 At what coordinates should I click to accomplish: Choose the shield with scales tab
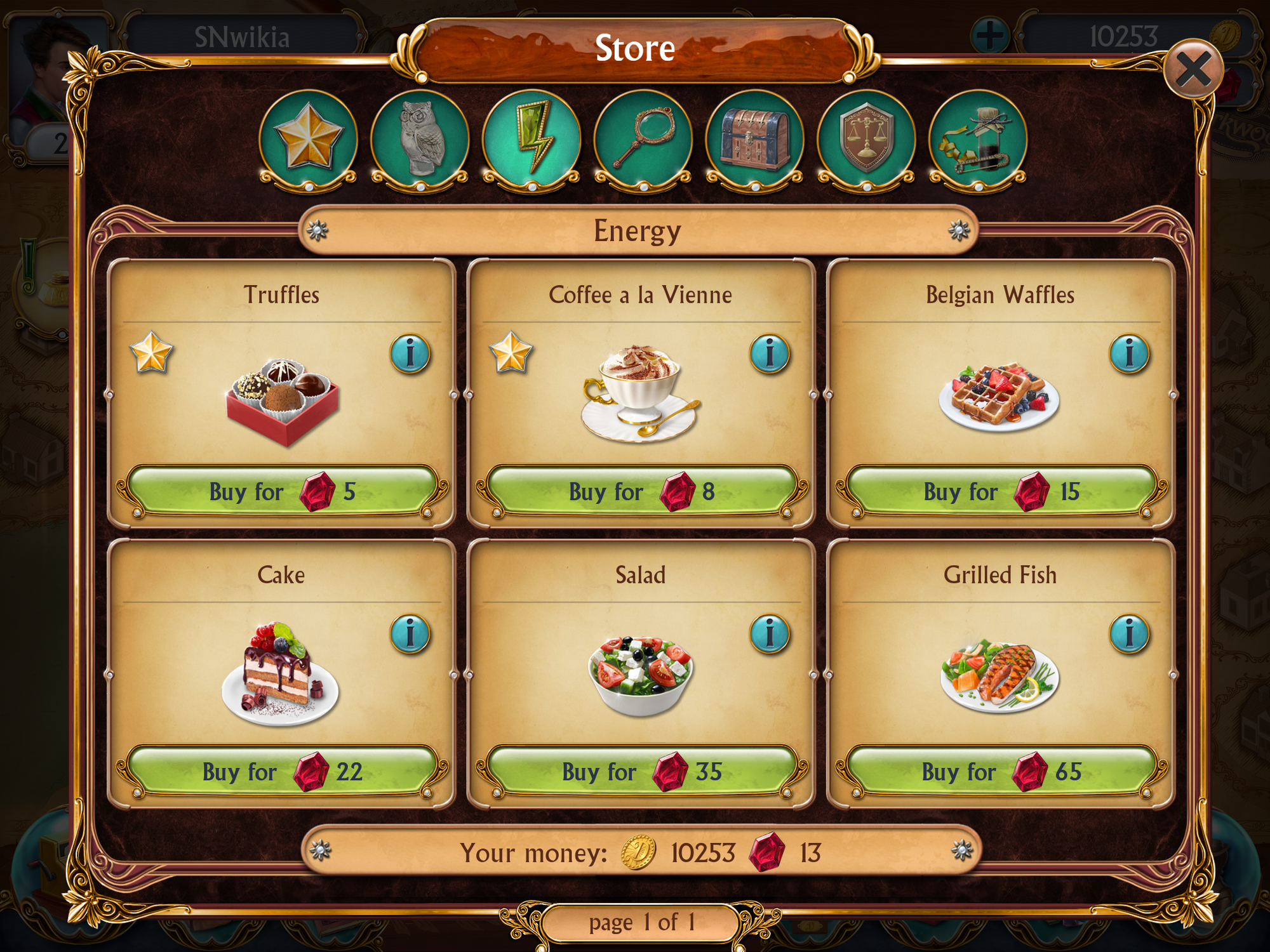tap(867, 138)
